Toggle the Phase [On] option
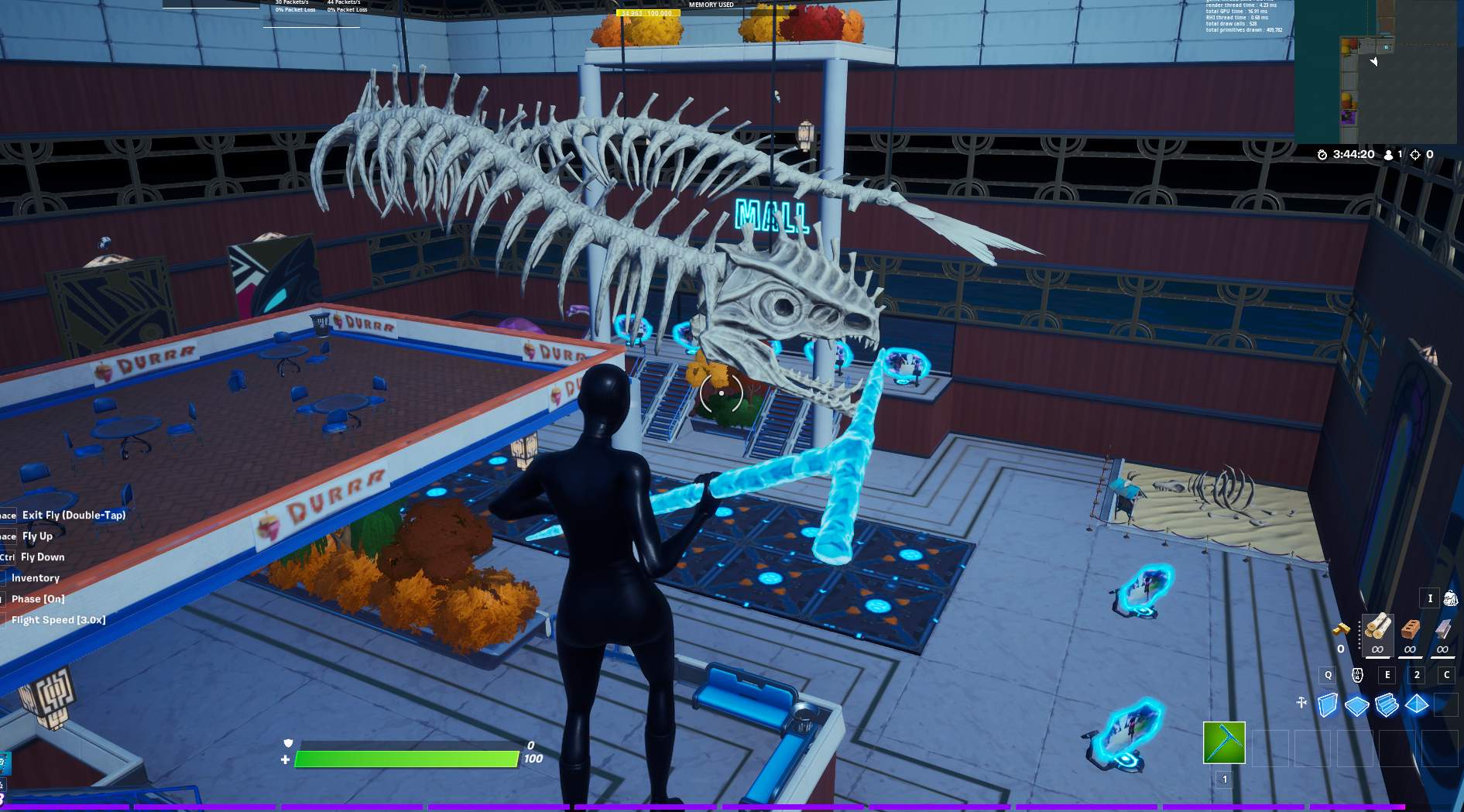Screen dimensions: 1464x812 pyautogui.click(x=38, y=598)
